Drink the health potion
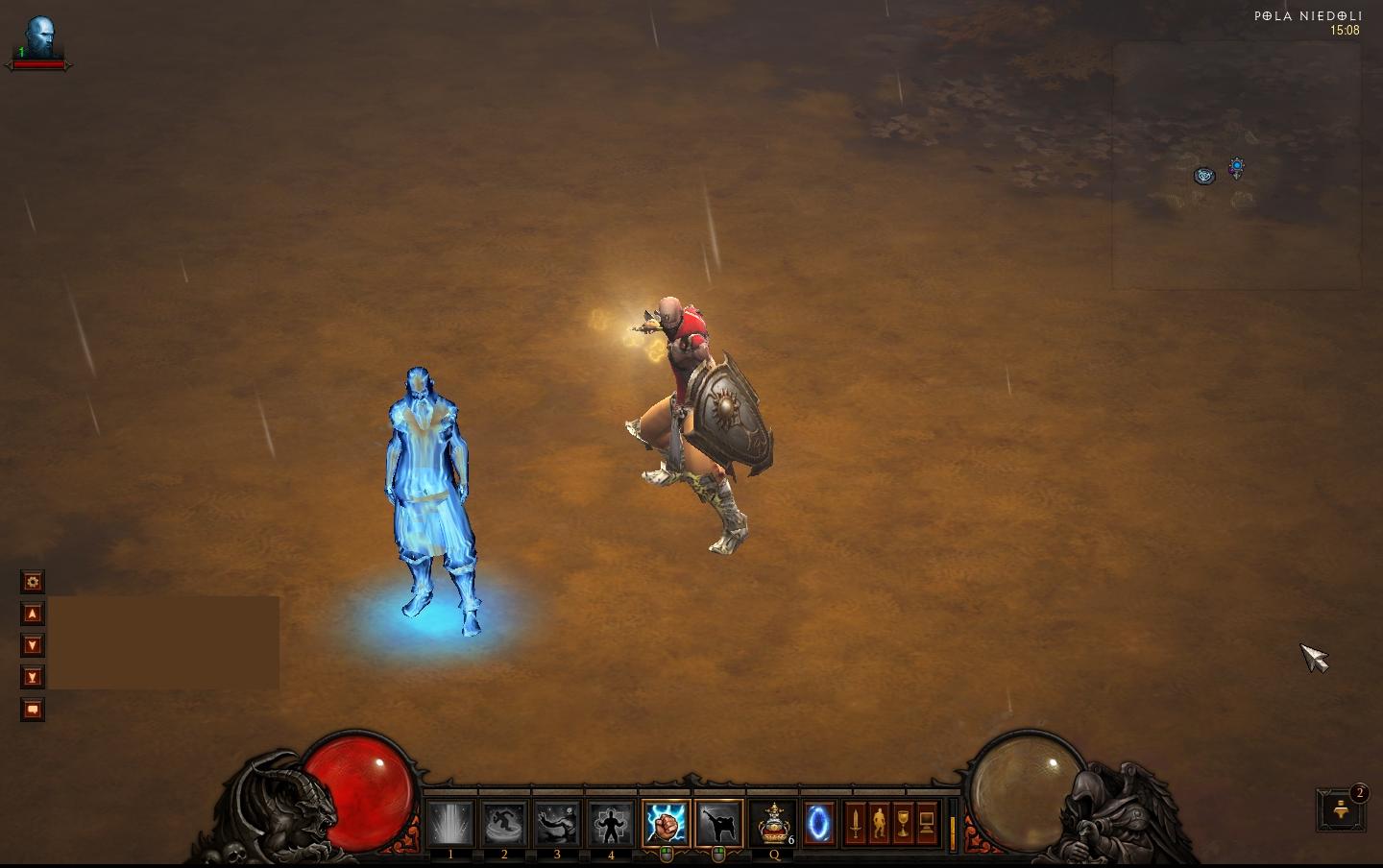Image resolution: width=1383 pixels, height=868 pixels. coord(773,824)
